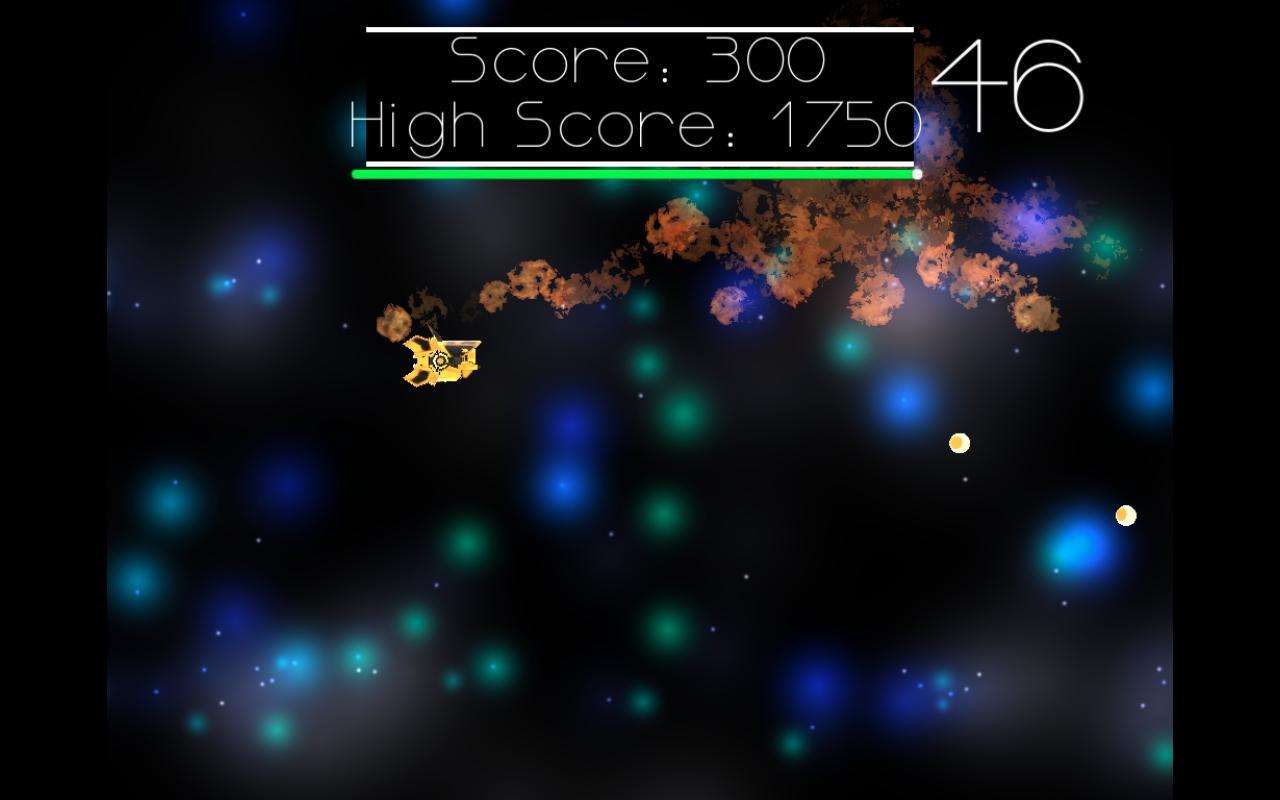Click the Score: 300 text
This screenshot has height=800, width=1280.
pyautogui.click(x=635, y=60)
